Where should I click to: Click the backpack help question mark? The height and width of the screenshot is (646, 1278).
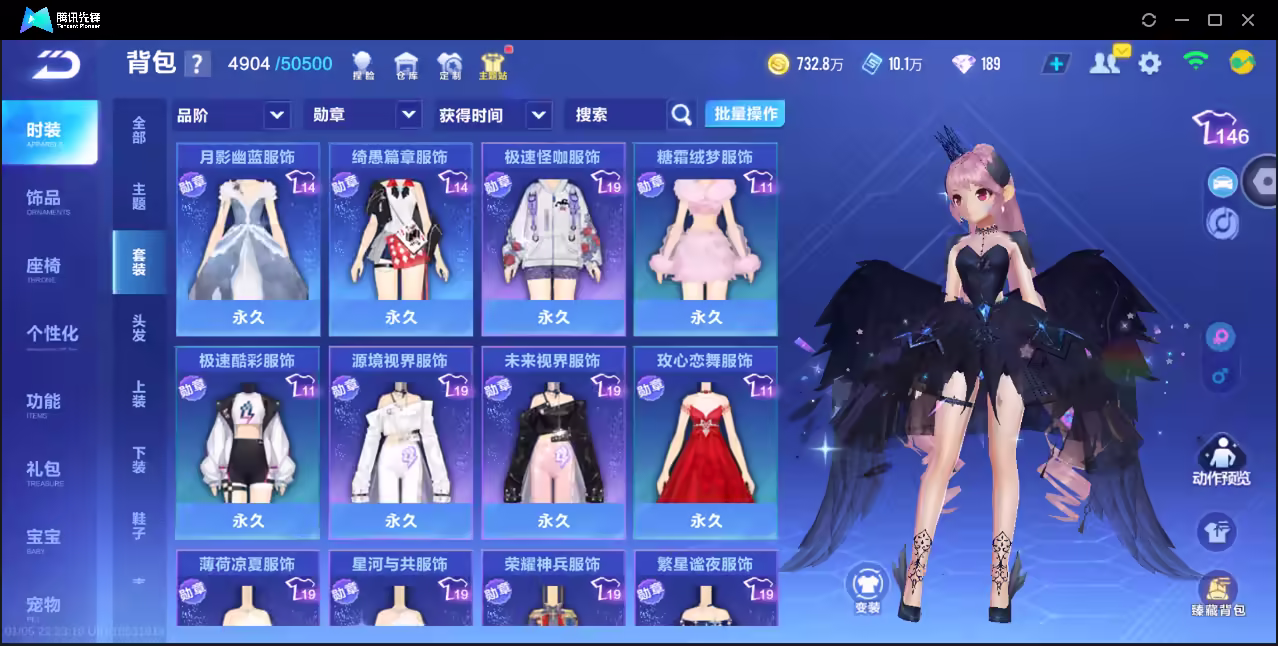197,64
